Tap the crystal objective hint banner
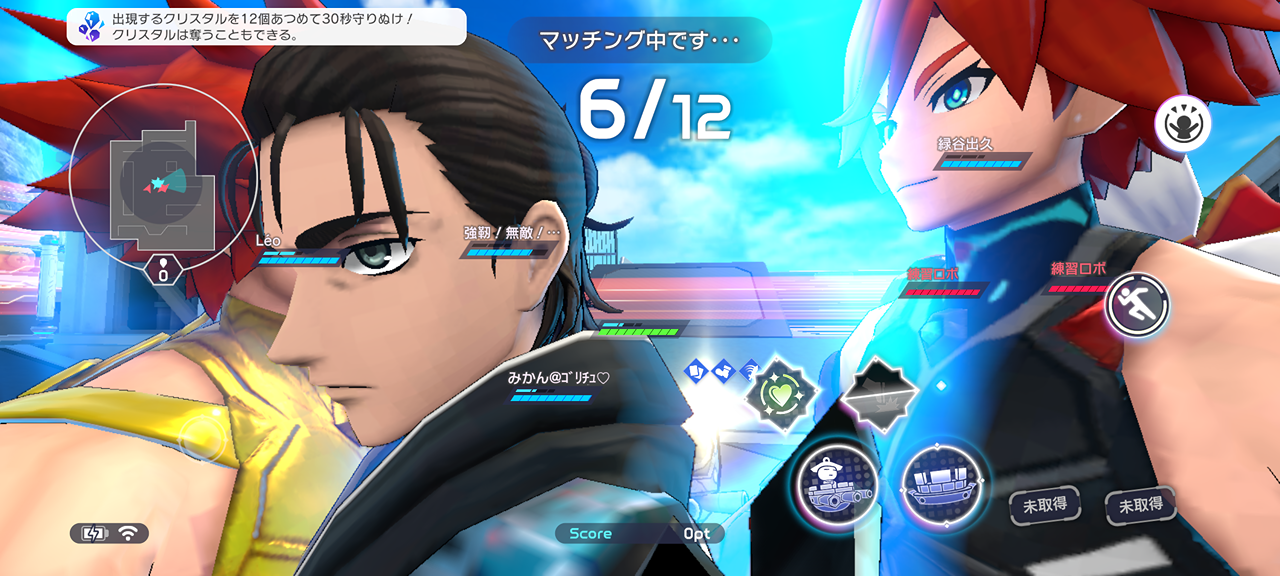Screen dimensions: 1280x576 click(266, 26)
